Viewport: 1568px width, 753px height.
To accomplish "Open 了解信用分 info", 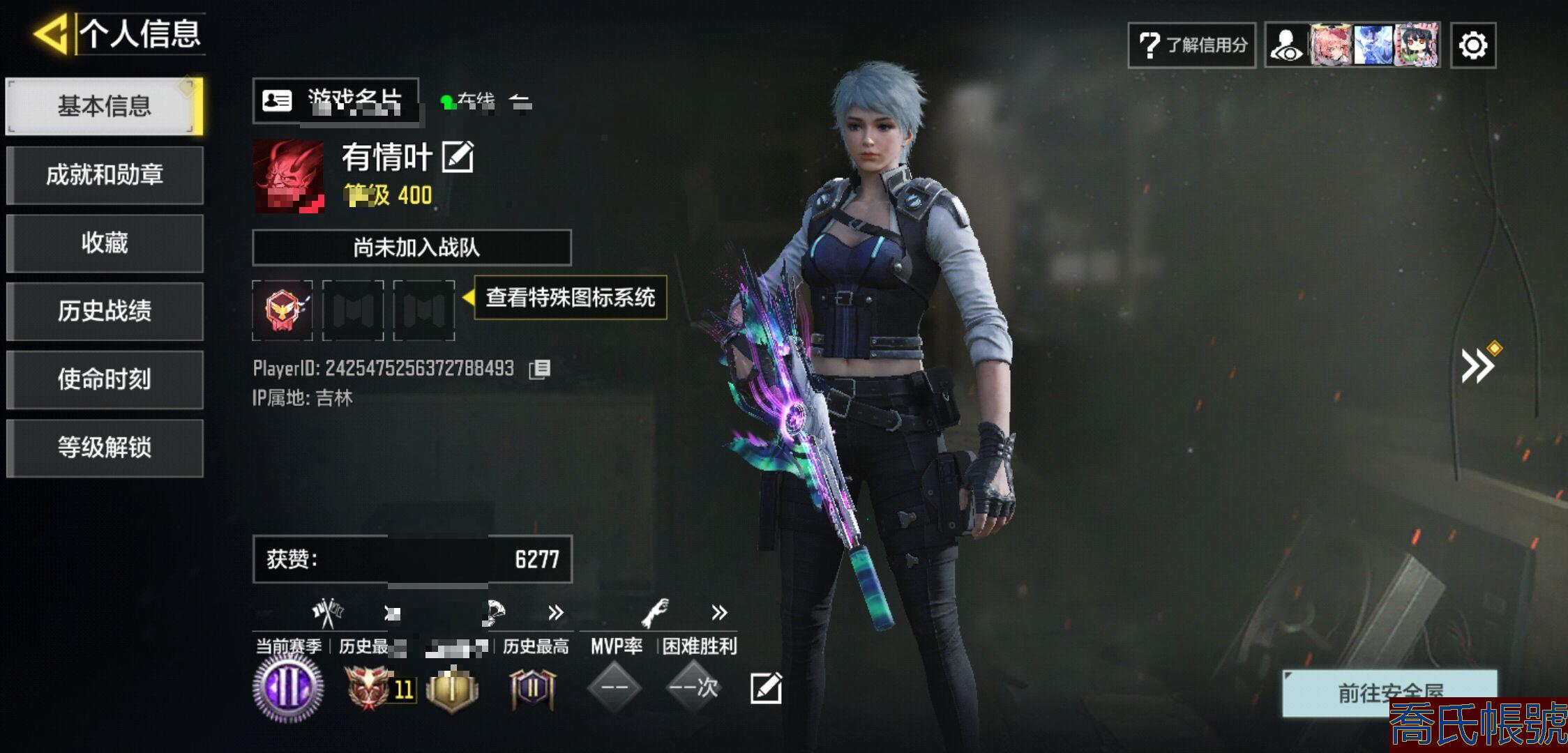I will click(1191, 45).
